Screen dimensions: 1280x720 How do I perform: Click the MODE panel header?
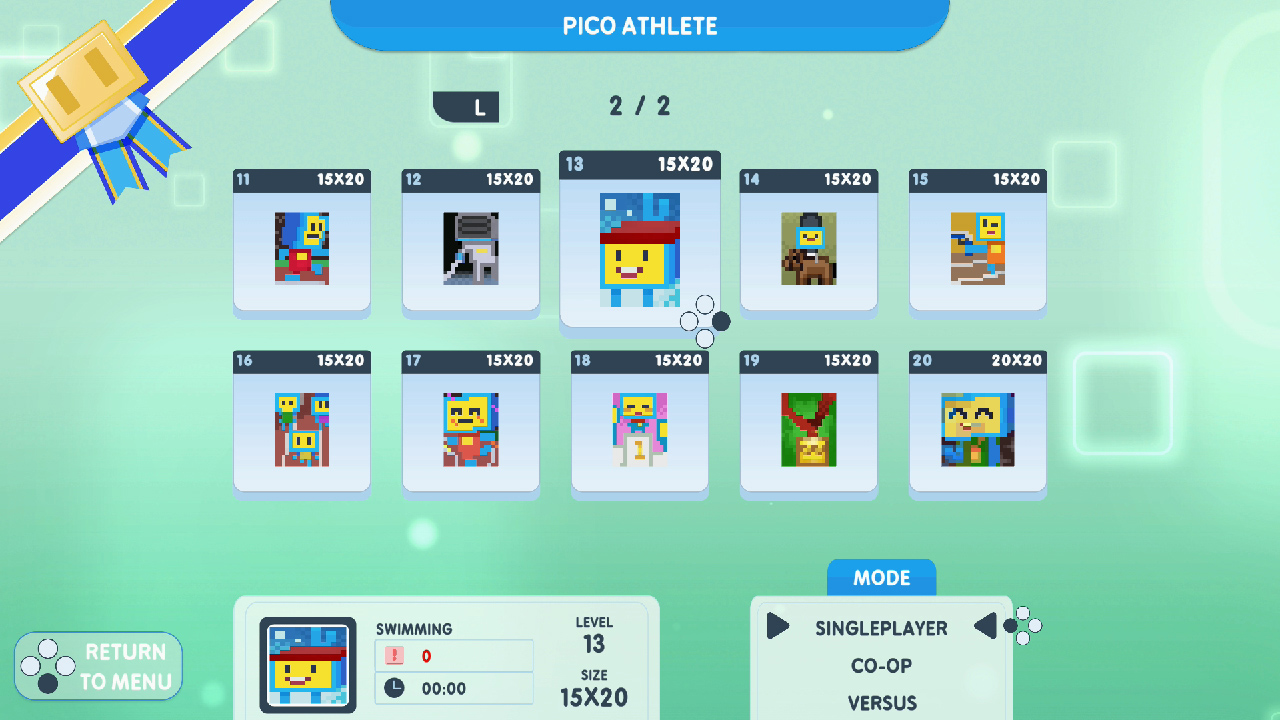coord(881,578)
